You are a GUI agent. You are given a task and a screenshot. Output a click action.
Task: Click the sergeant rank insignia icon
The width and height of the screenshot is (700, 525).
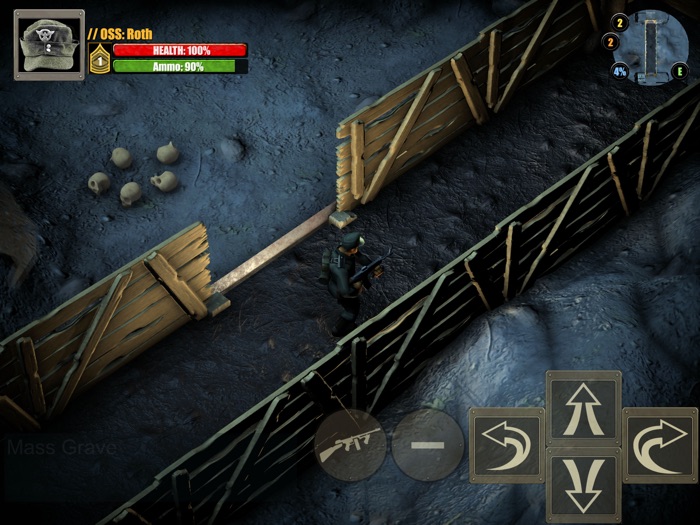[x=99, y=58]
